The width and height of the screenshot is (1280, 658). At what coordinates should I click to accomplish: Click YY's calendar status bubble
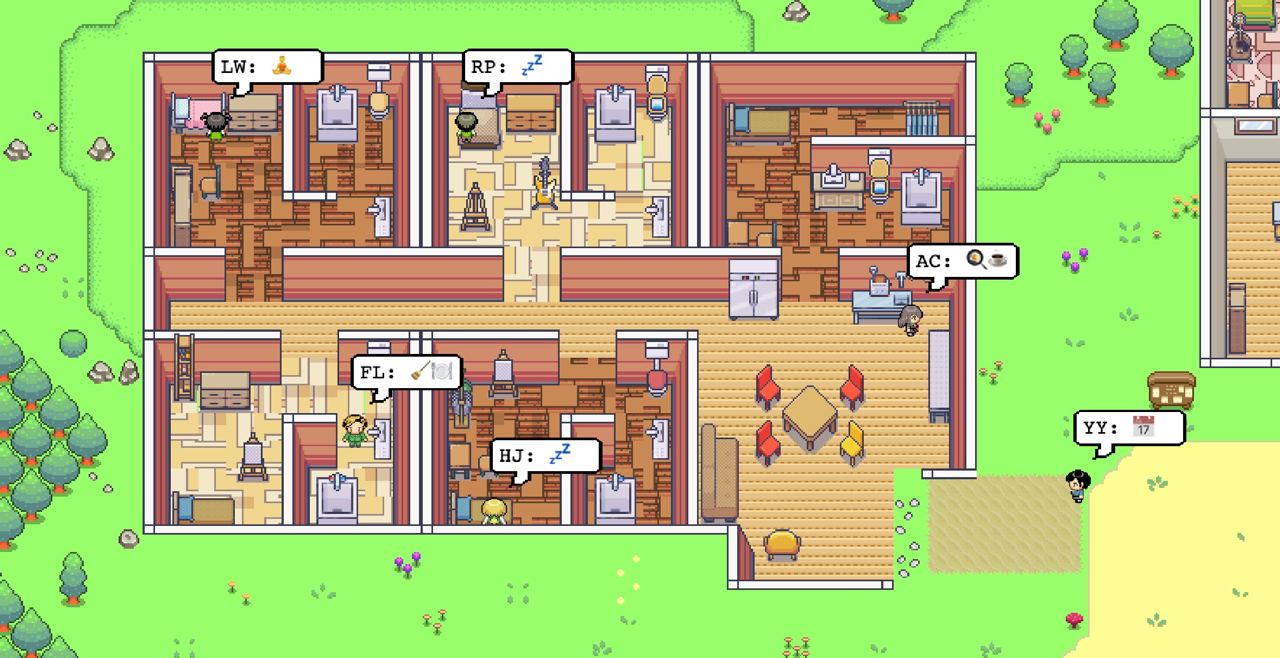[x=1129, y=428]
